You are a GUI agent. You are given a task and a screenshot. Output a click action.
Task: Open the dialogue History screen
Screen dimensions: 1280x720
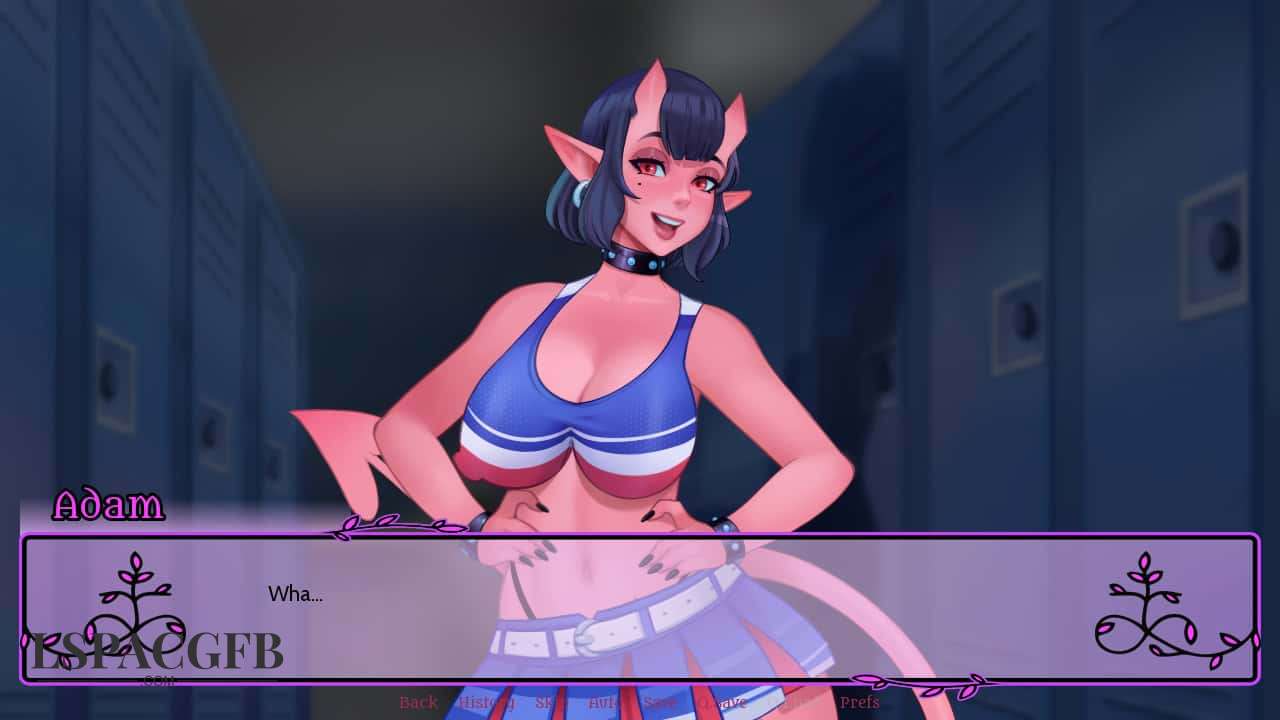[x=487, y=703]
